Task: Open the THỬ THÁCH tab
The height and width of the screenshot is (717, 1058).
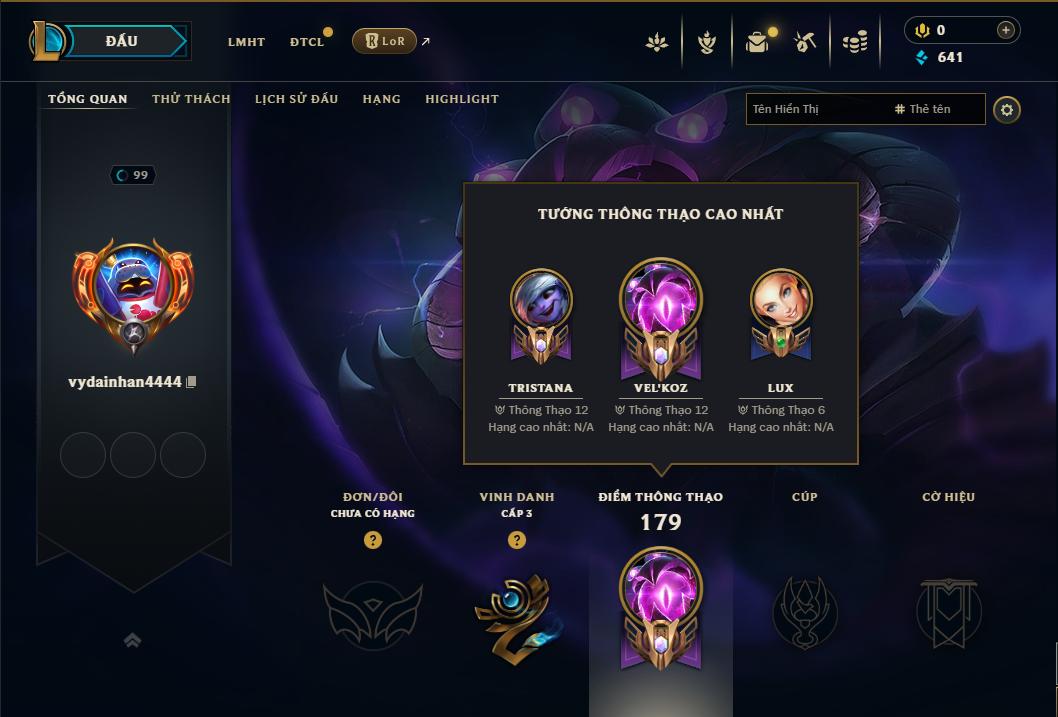Action: click(x=191, y=99)
